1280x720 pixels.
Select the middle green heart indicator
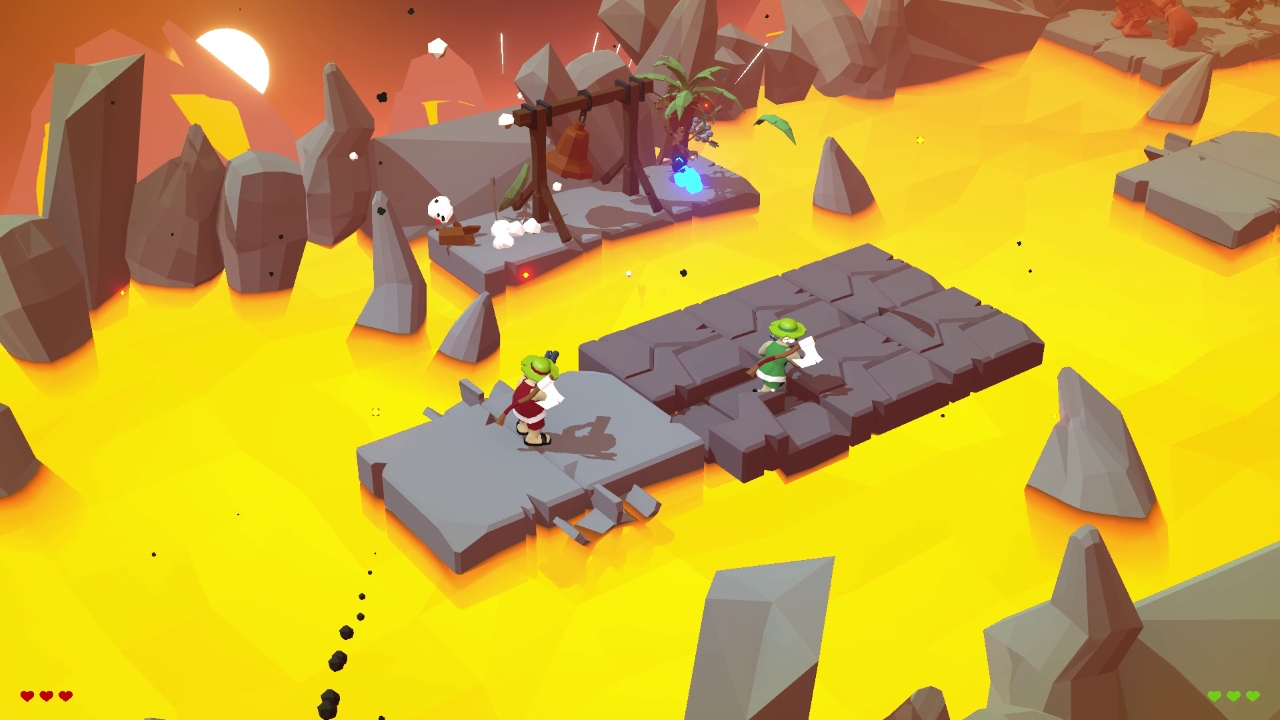click(x=1233, y=695)
